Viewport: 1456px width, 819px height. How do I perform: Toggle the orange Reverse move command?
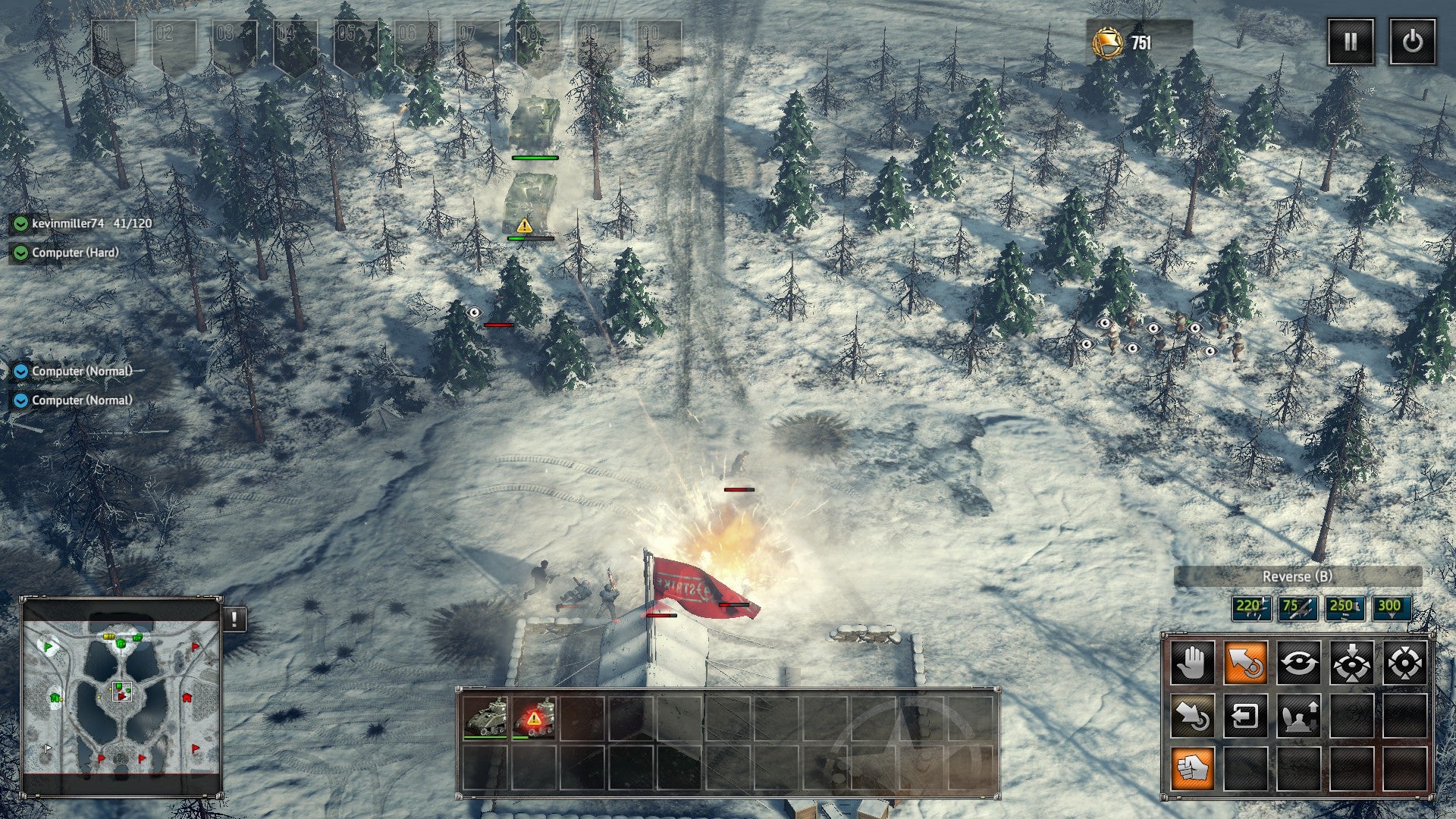tap(1245, 663)
